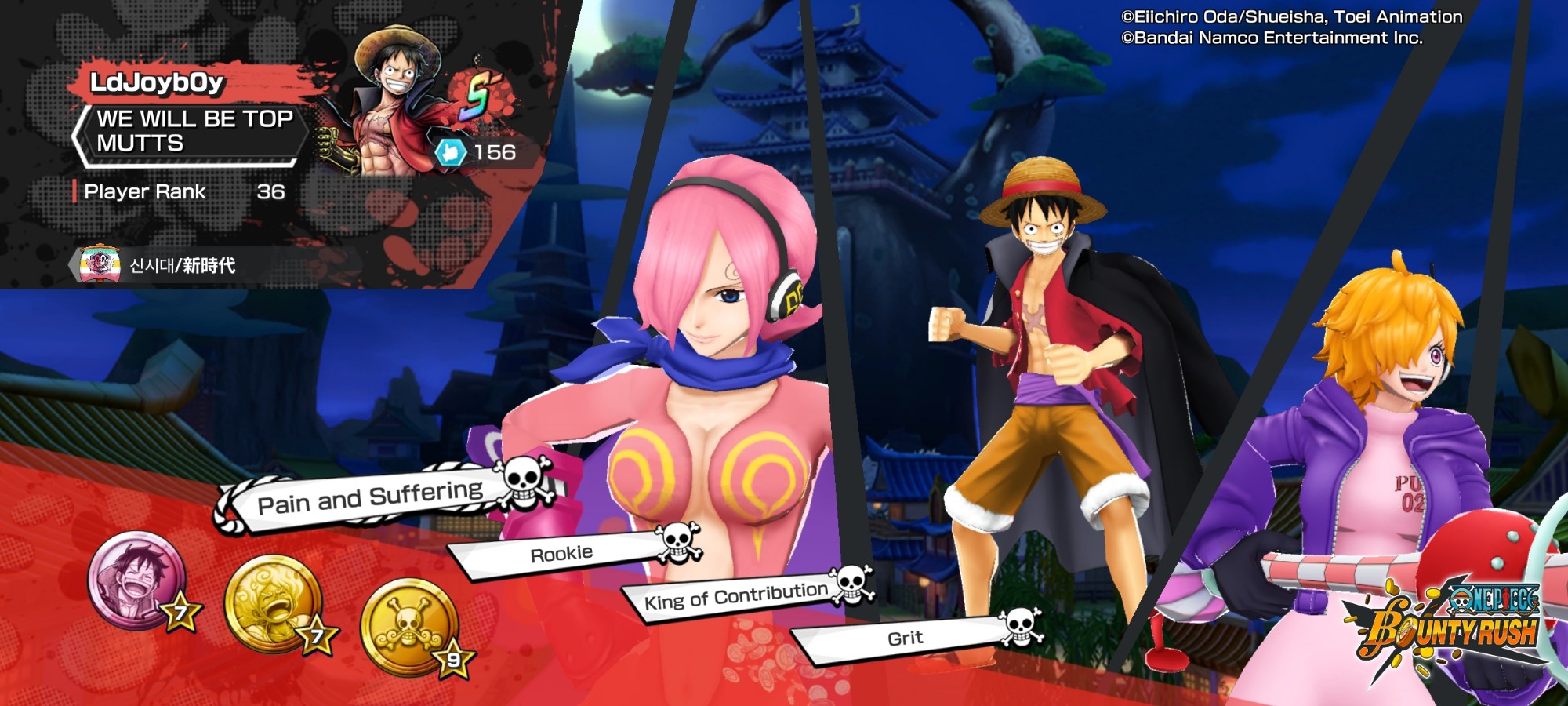
Task: Select the Pain and Suffering title banner
Action: pyautogui.click(x=370, y=497)
